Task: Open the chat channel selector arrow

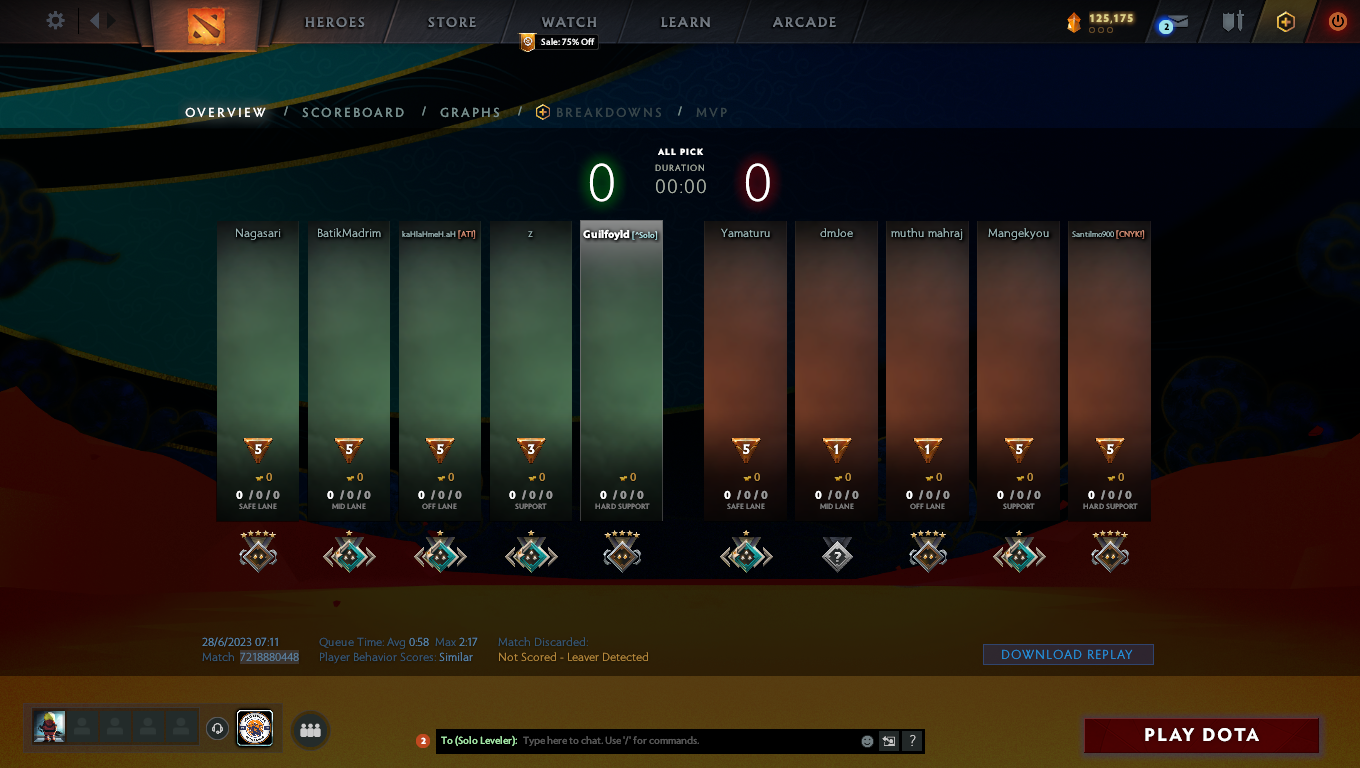Action: click(x=888, y=740)
